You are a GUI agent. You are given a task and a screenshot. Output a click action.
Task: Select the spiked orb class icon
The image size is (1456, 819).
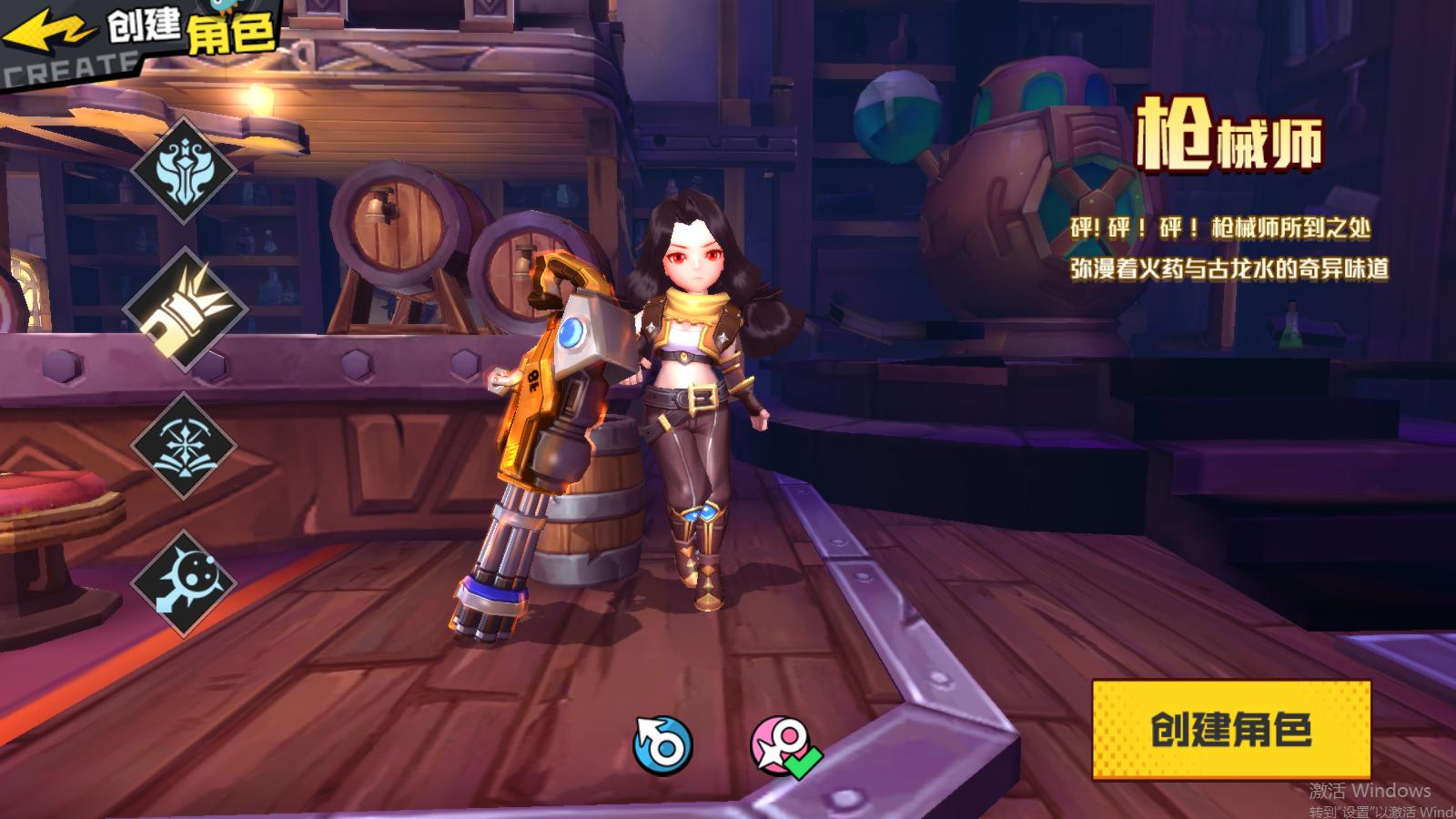point(184,583)
